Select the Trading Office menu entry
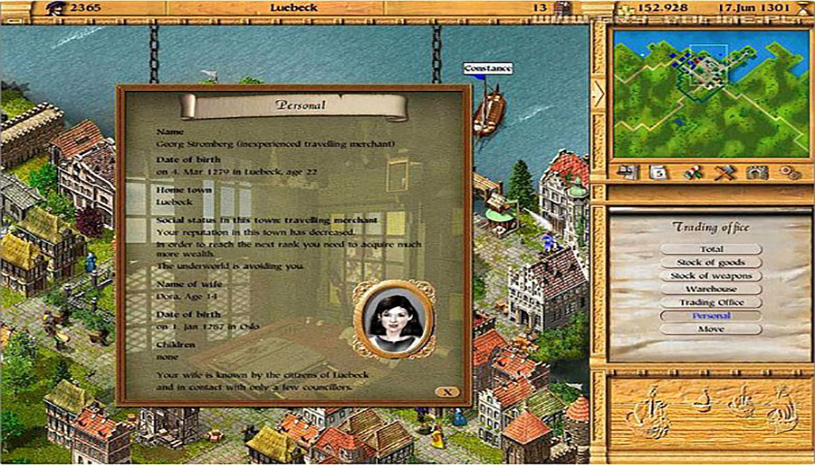815x465 pixels. 711,302
